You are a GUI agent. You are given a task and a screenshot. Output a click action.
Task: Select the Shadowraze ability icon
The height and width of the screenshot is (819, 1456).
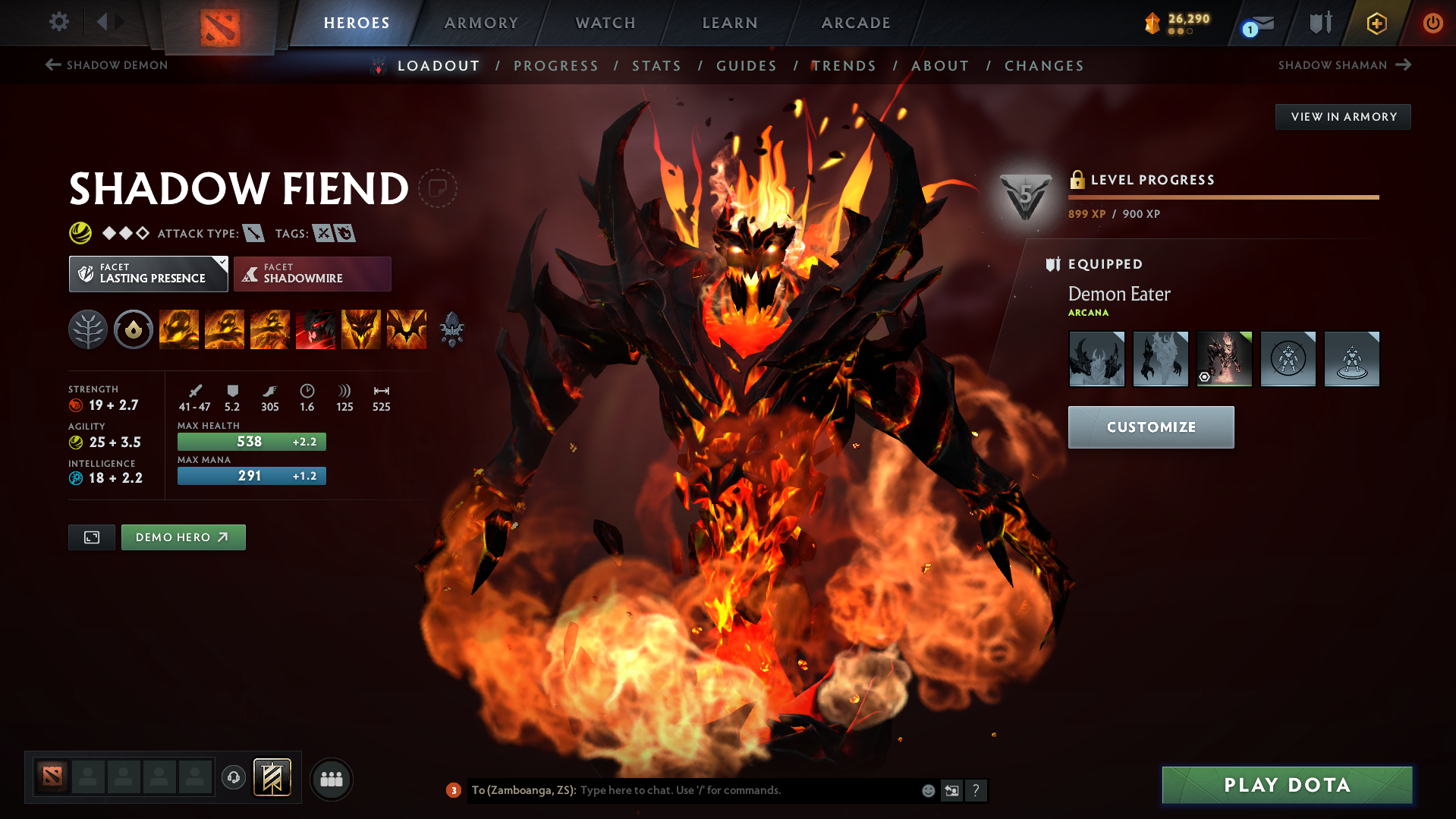(x=179, y=329)
